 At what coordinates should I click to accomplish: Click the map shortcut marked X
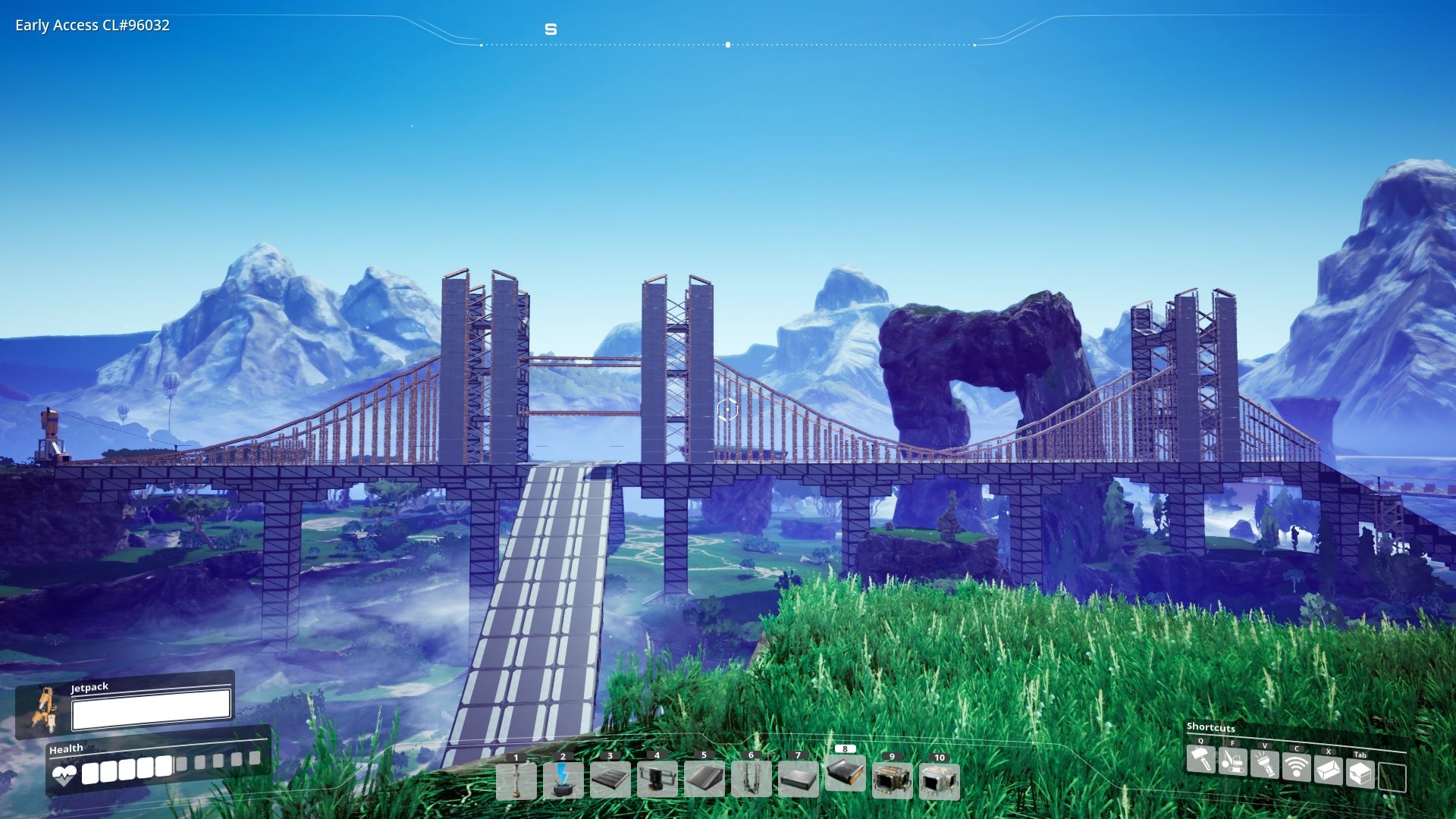point(1328,770)
